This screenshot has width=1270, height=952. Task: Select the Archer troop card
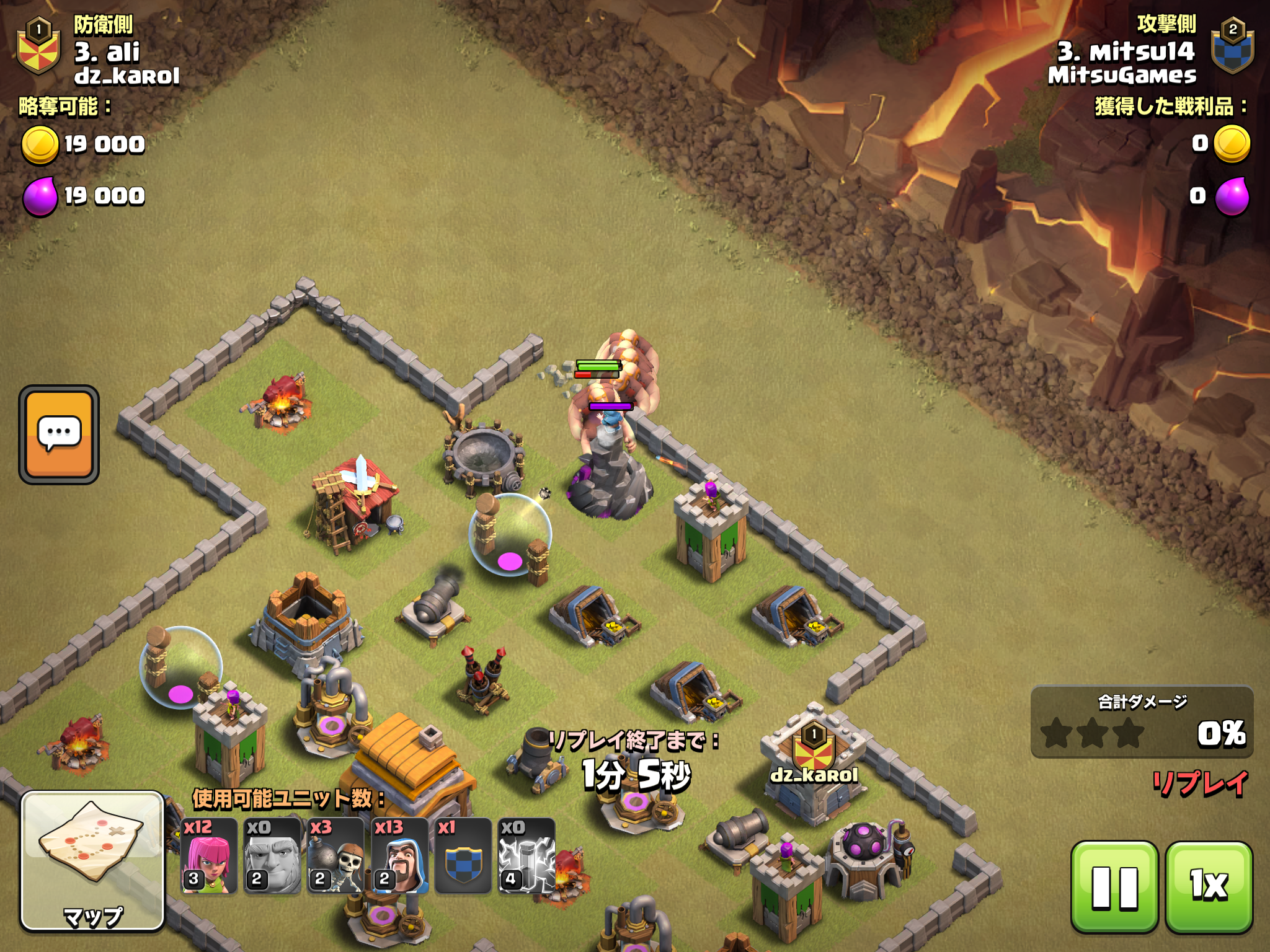coord(209,856)
